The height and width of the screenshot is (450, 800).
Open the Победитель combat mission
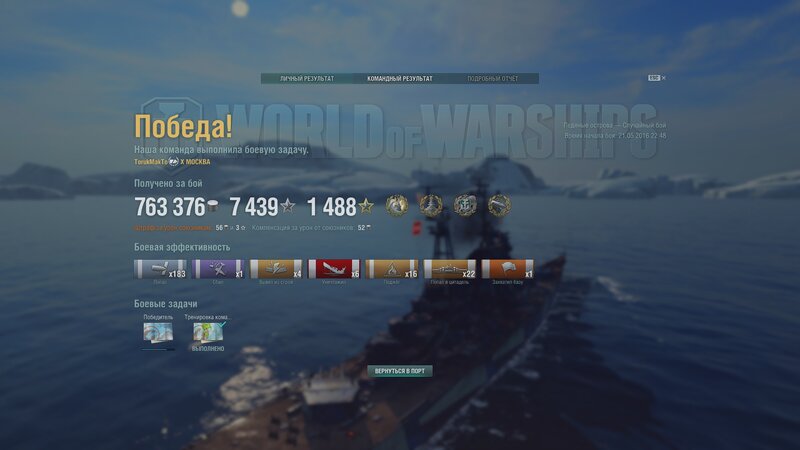pos(158,332)
